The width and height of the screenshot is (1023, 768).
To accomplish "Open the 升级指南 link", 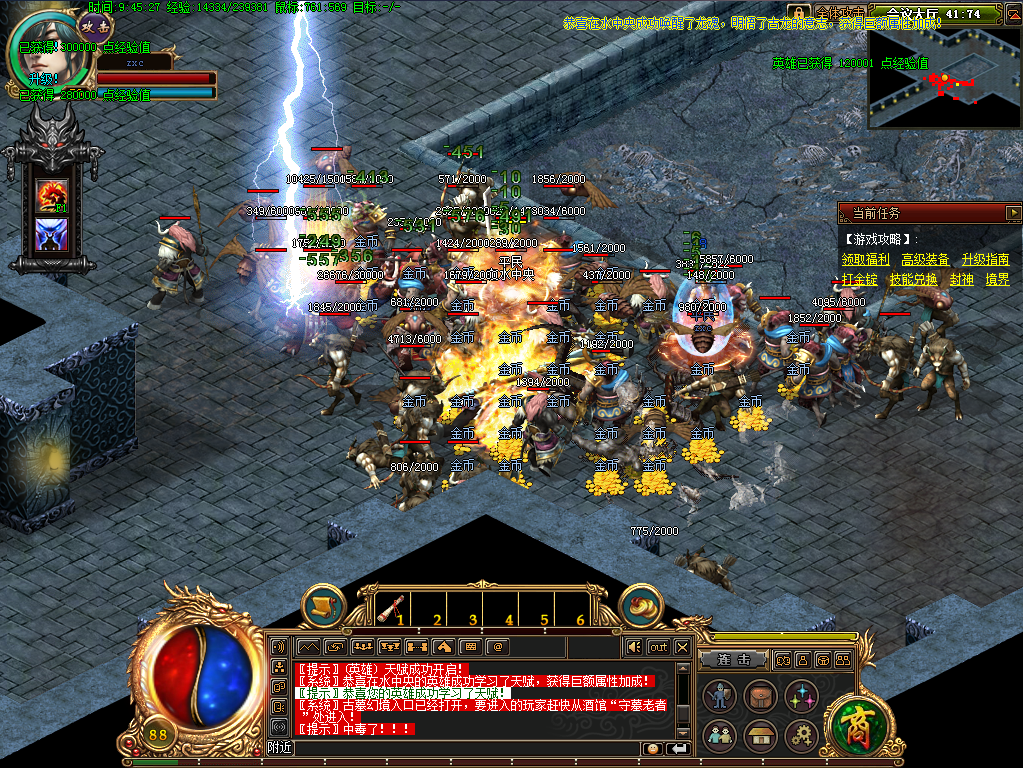I will point(985,260).
